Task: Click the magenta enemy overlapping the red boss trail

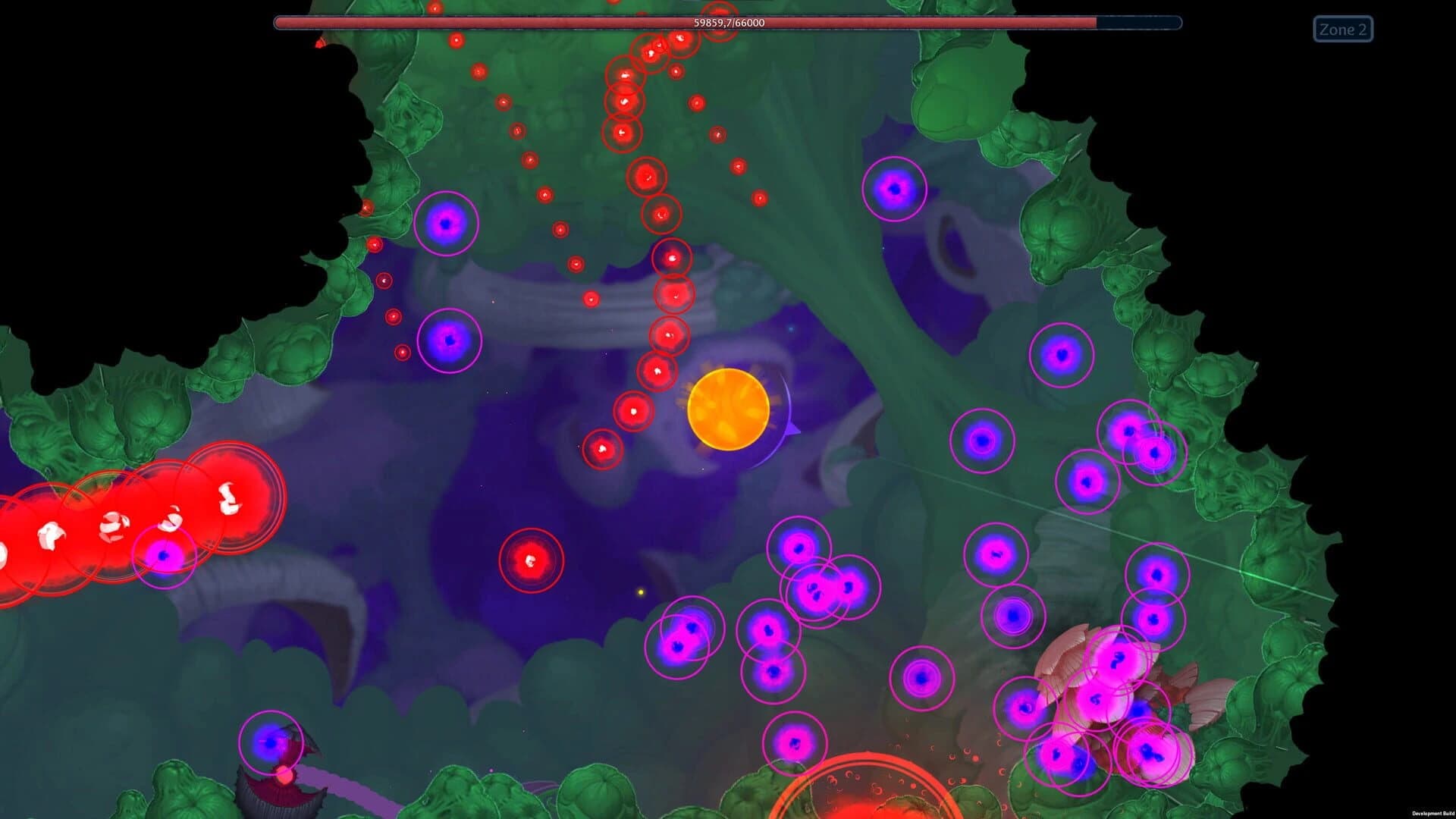Action: [x=164, y=556]
